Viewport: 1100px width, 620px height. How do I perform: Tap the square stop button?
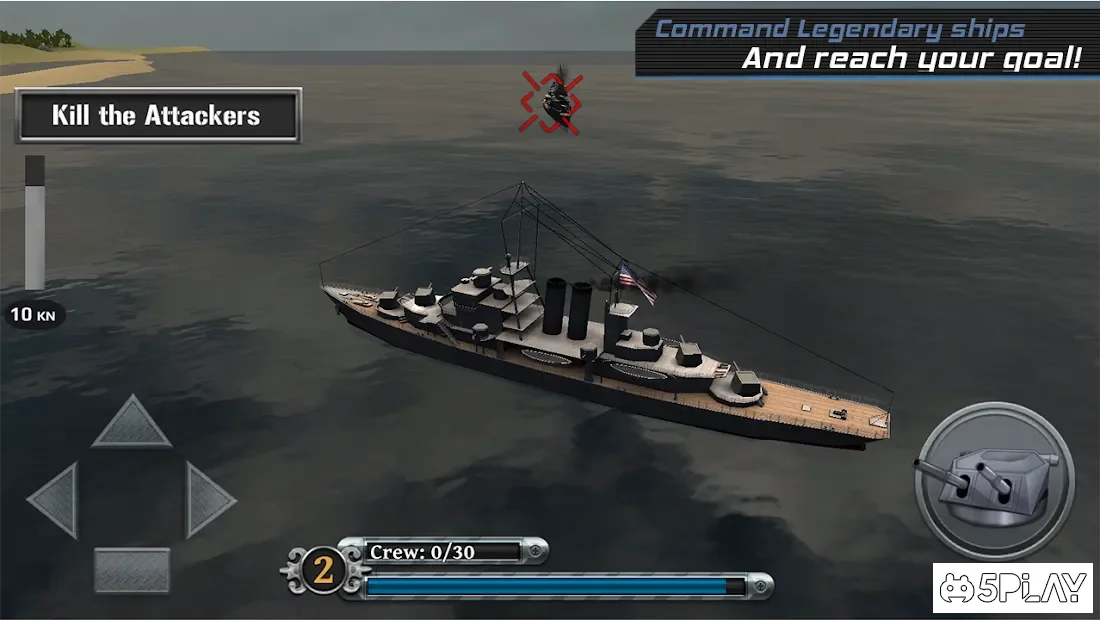coord(132,570)
